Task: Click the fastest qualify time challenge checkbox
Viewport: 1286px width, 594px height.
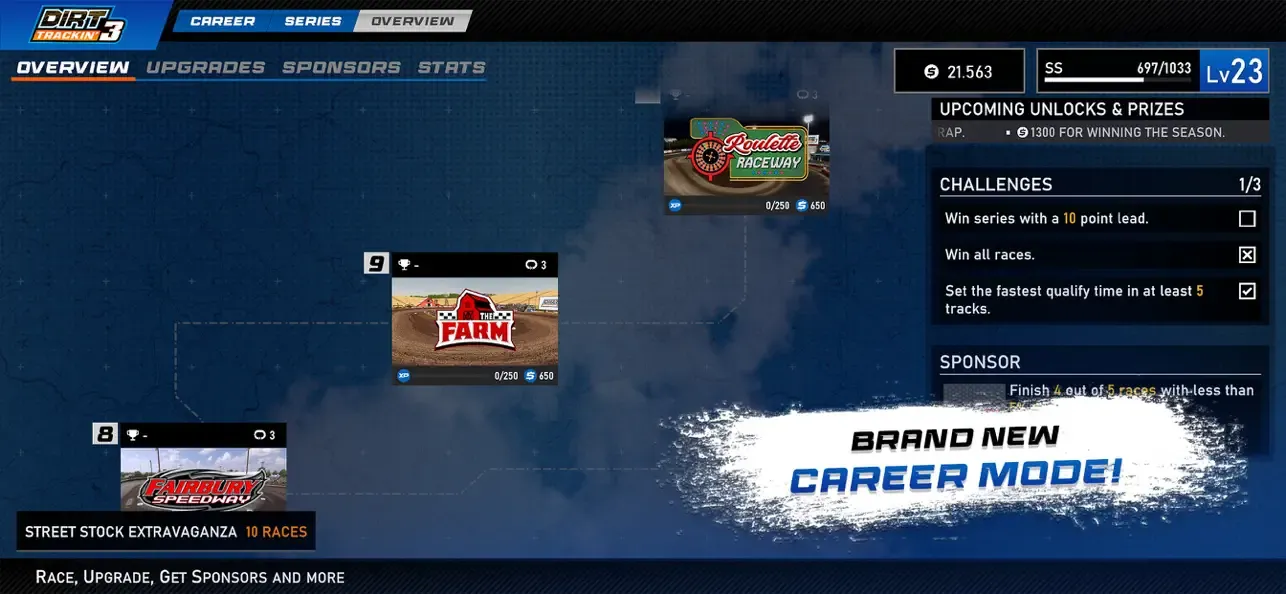Action: coord(1247,291)
